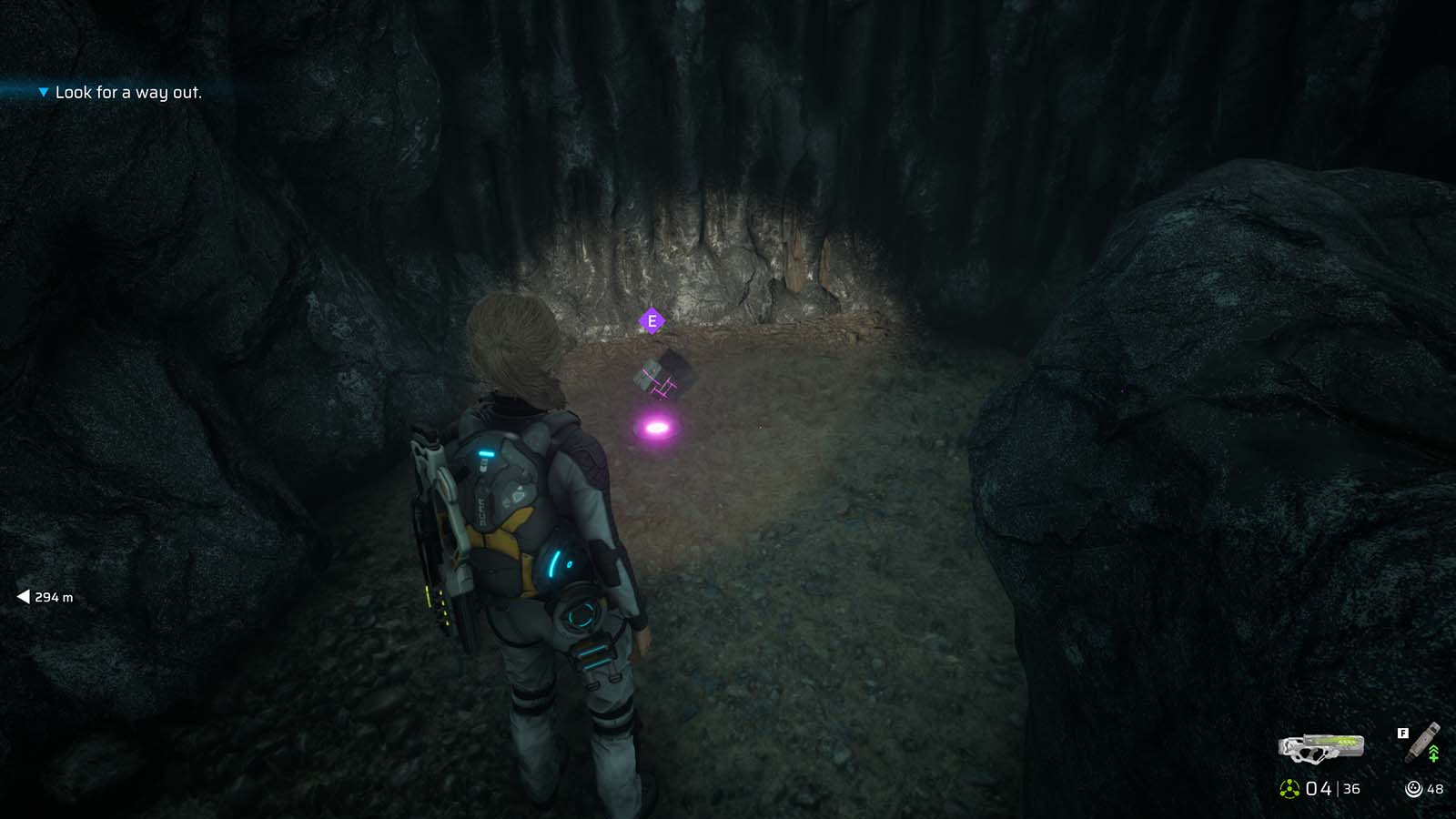This screenshot has height=819, width=1456.
Task: Click the Look for a way out text
Action: click(129, 92)
